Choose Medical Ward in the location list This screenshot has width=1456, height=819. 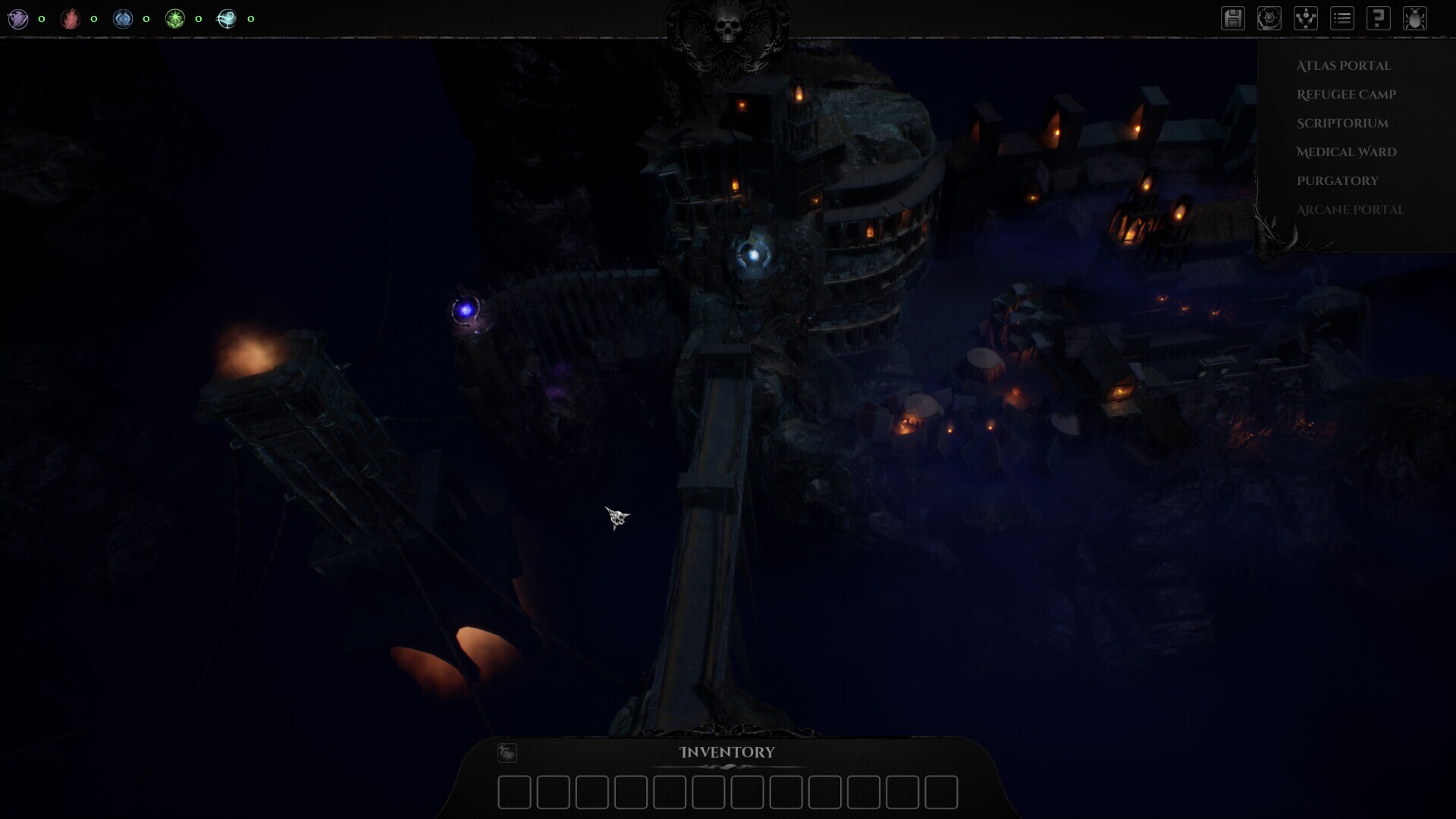[1346, 152]
